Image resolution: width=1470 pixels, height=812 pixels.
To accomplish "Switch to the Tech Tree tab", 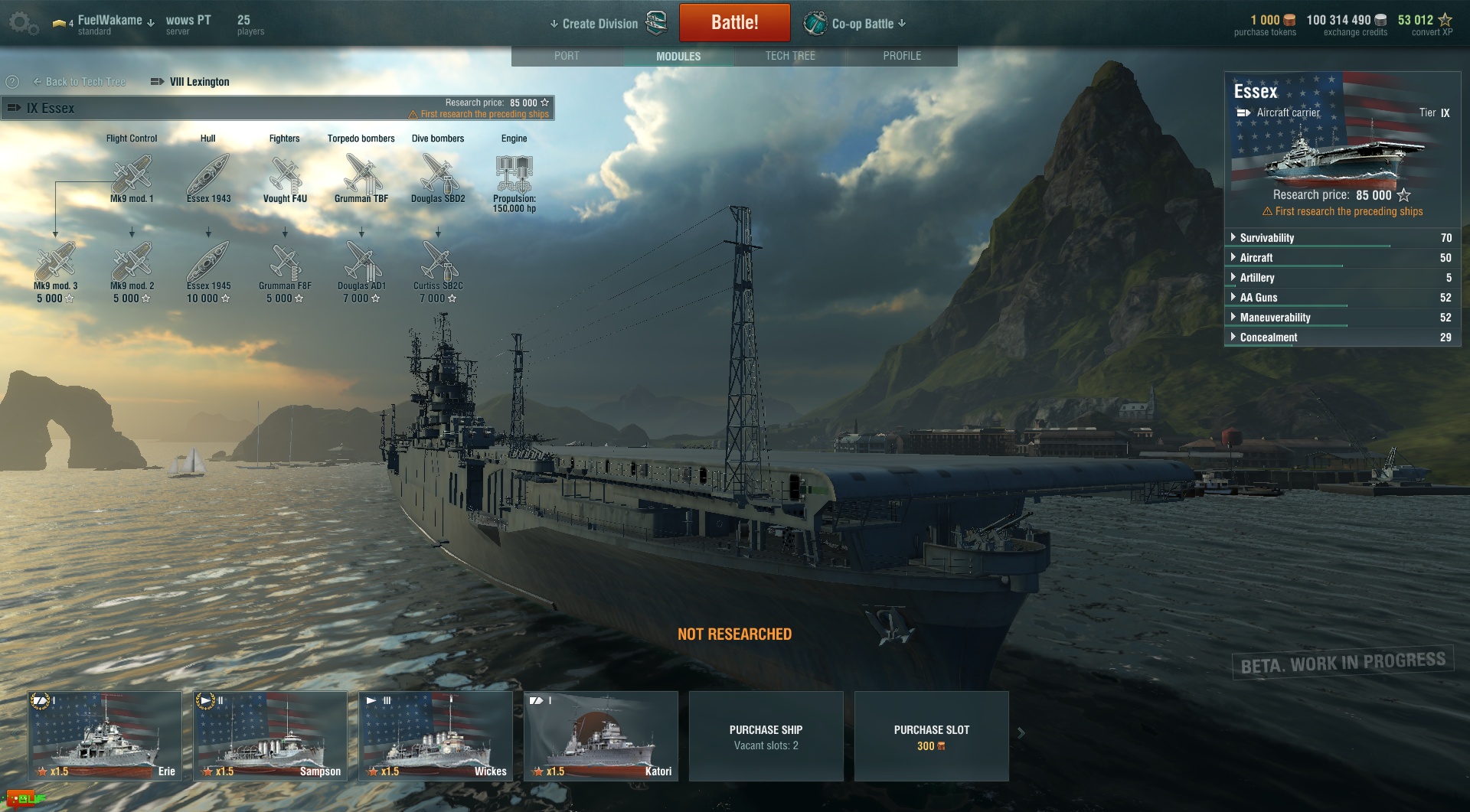I will (x=790, y=56).
